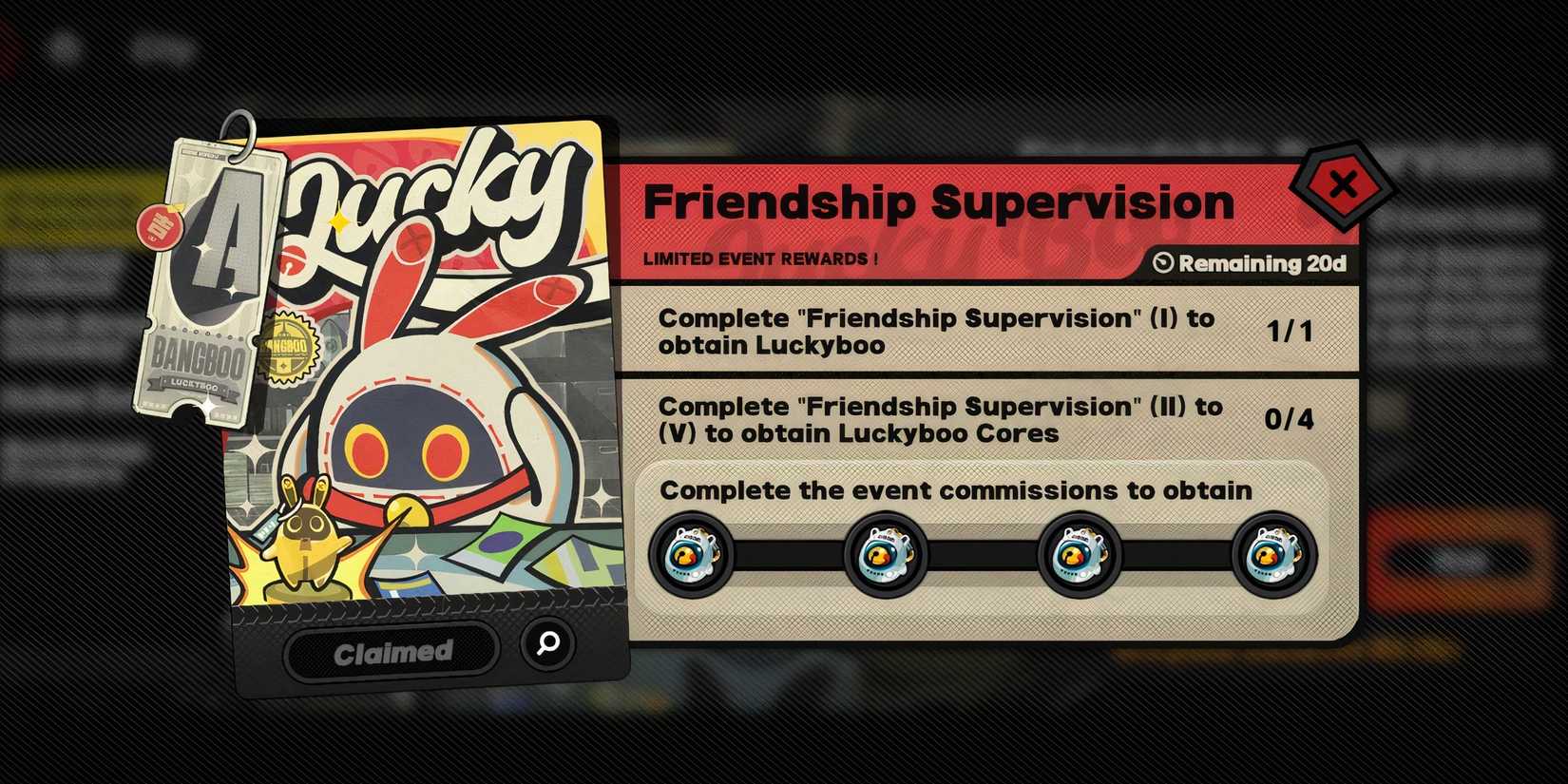
Task: Click the LIMITED EVENT REWARDS label
Action: 760,257
